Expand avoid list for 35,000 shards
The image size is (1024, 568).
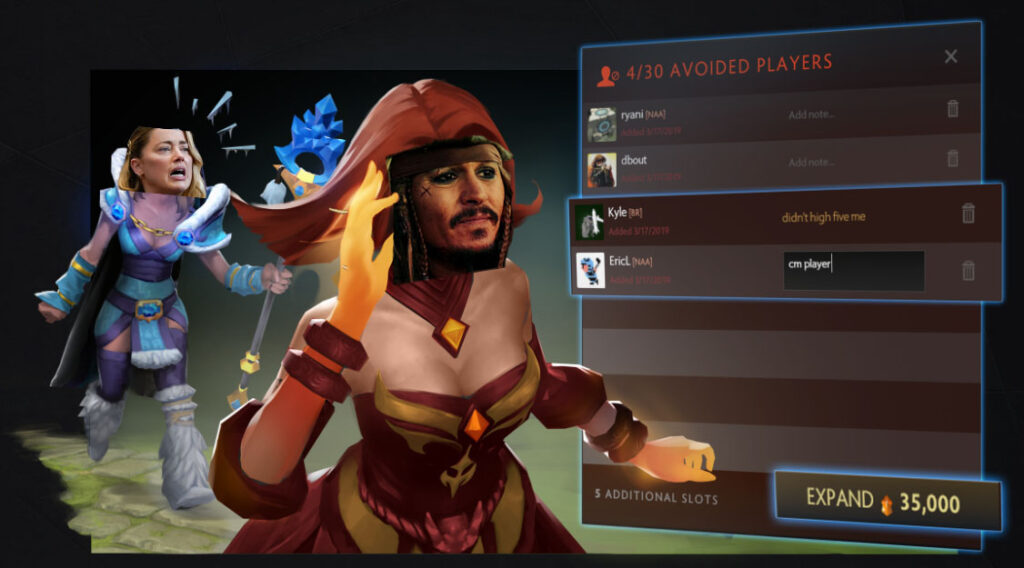tap(888, 500)
